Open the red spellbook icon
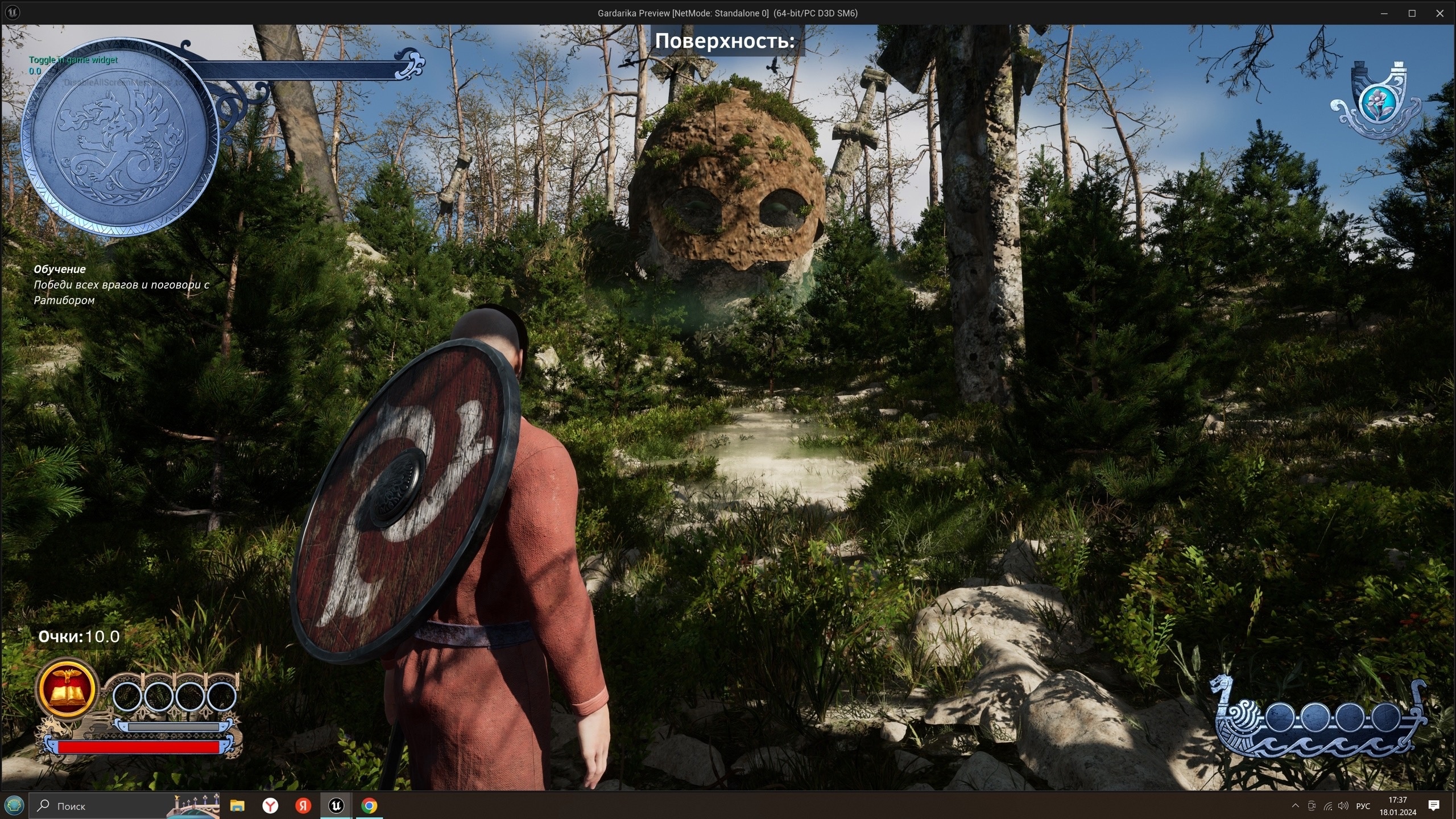Screen dimensions: 1456x819 tap(67, 689)
